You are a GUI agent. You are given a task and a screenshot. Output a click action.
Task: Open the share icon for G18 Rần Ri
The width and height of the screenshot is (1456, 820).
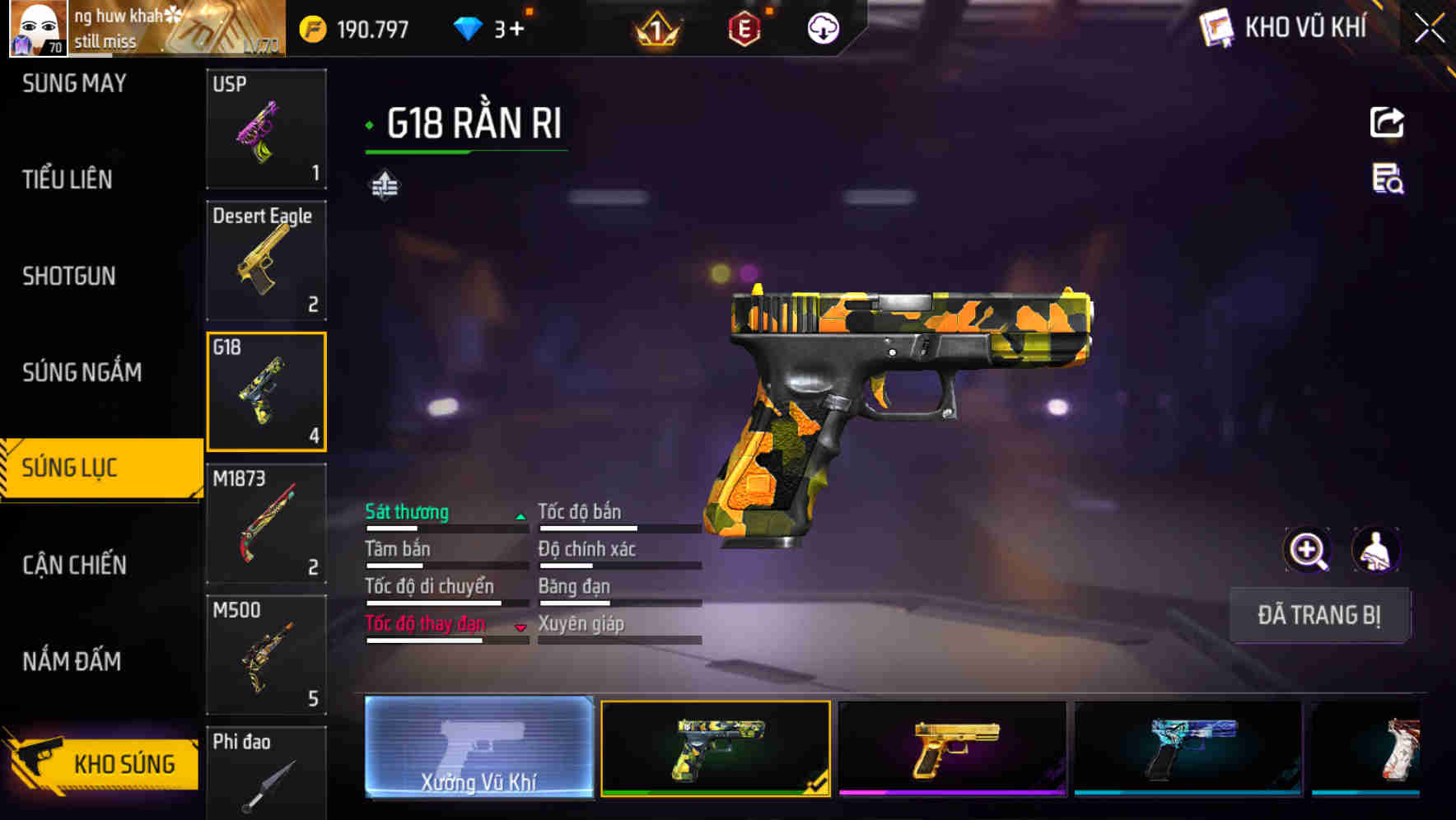point(1387,122)
